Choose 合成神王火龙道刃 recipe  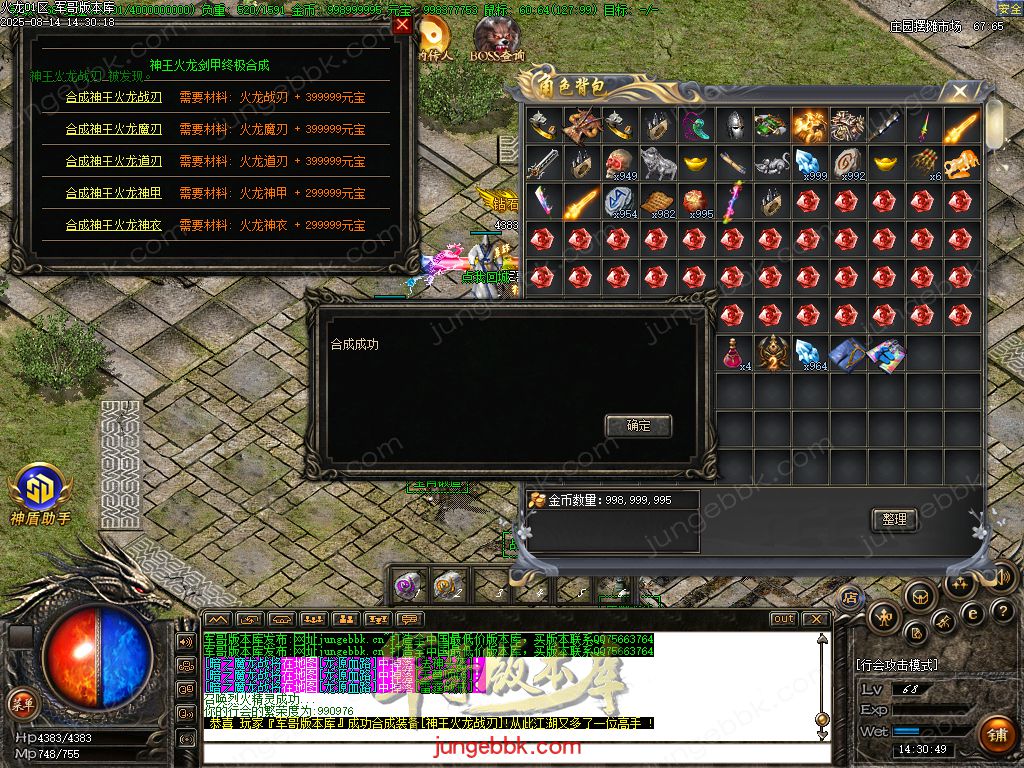click(113, 161)
